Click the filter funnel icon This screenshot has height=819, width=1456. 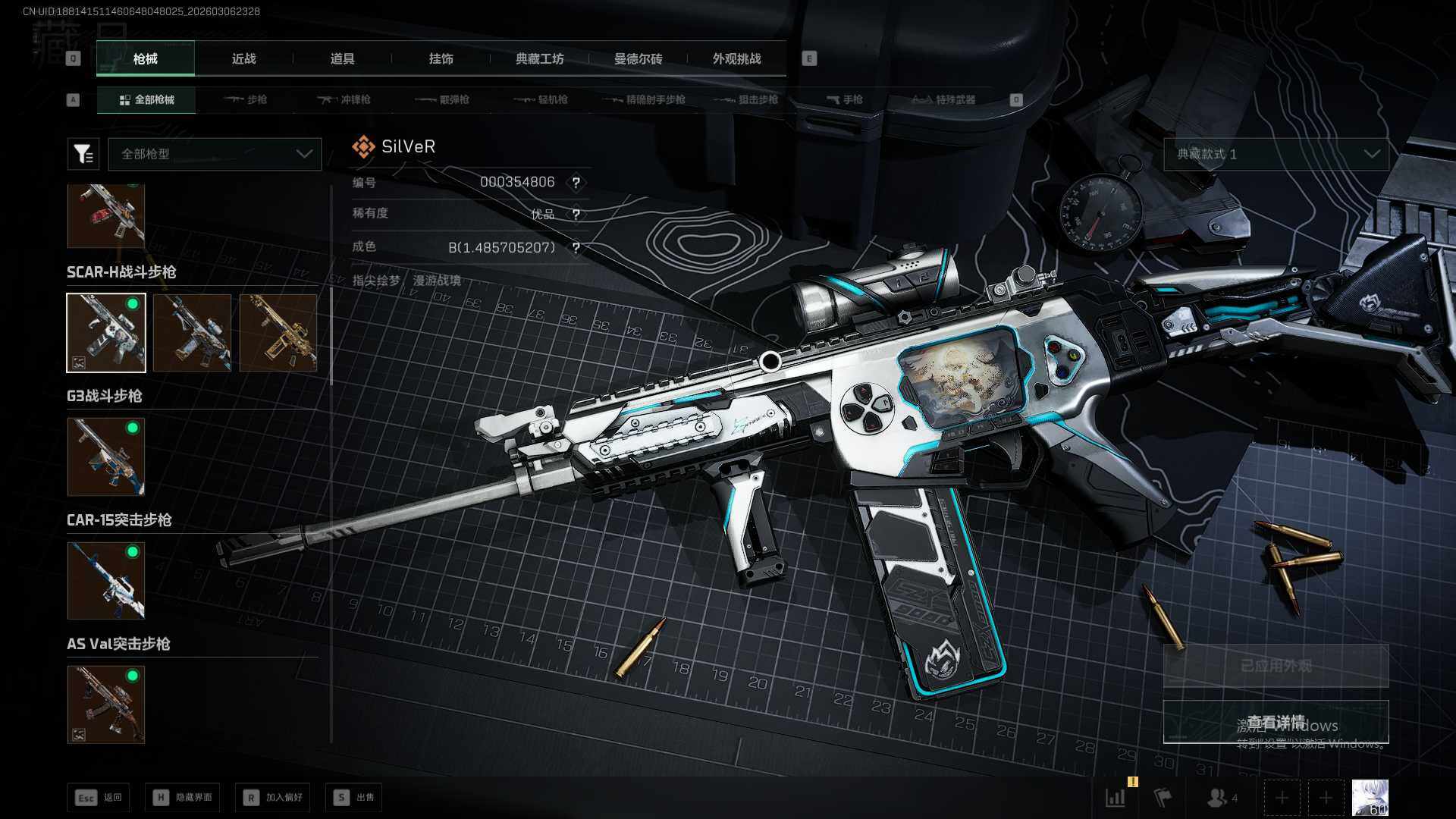pos(83,154)
